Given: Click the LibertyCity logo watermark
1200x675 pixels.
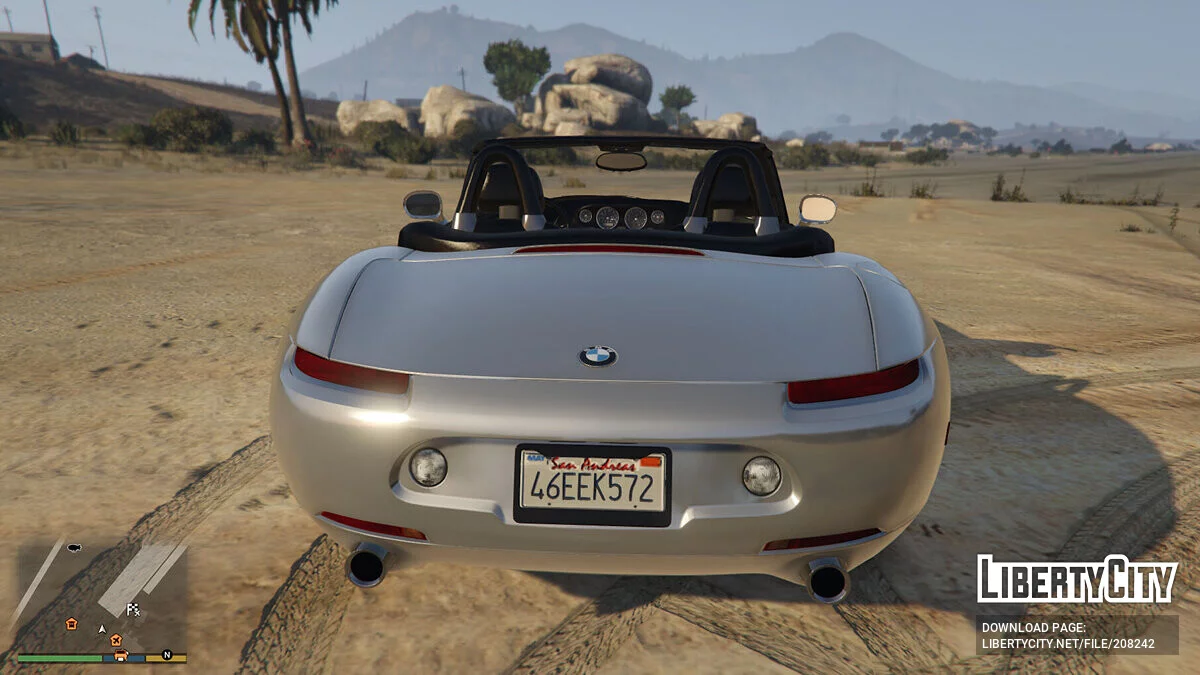Looking at the screenshot, I should pos(1077,579).
